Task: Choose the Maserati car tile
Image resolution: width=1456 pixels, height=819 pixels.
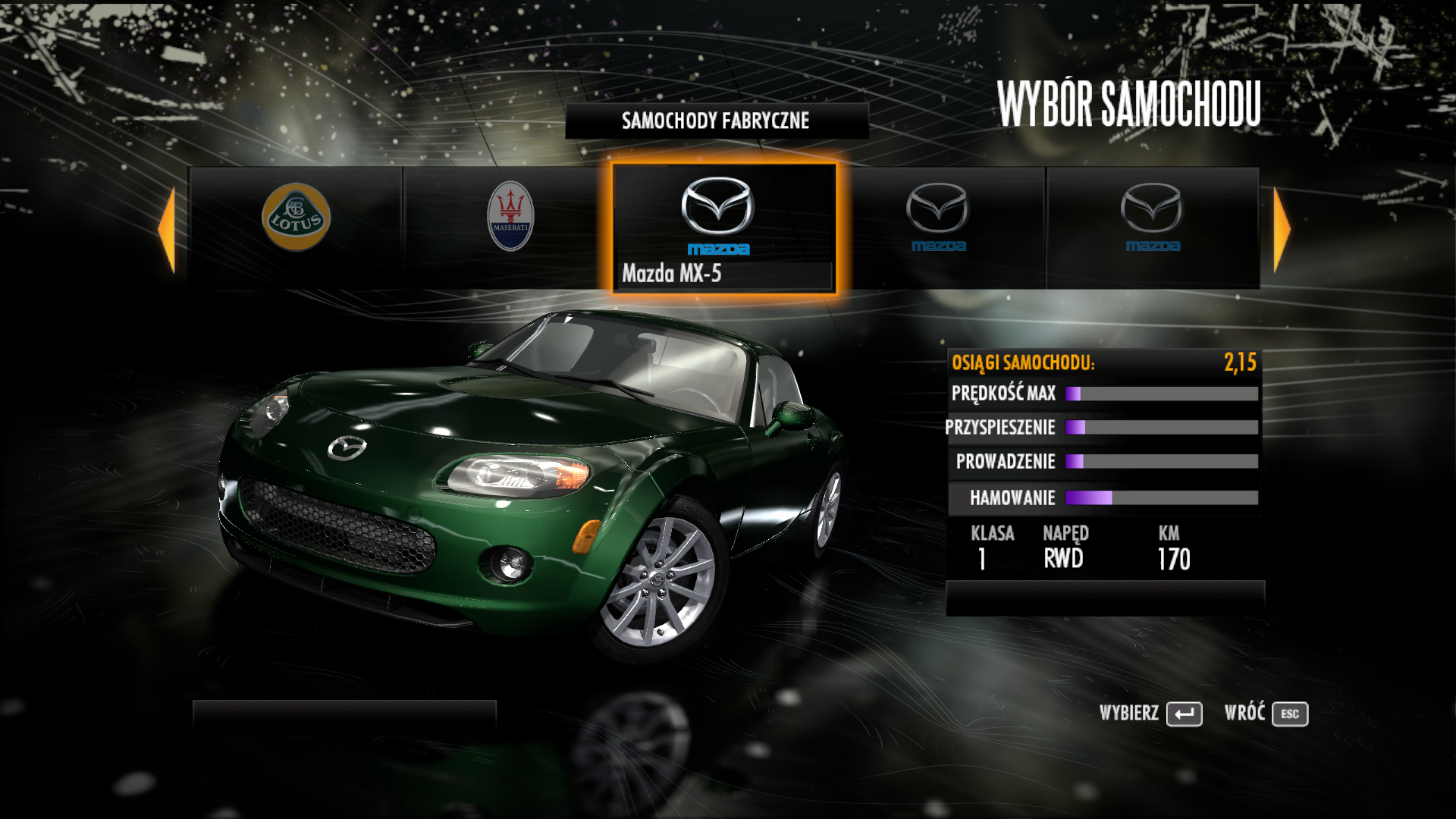Action: (x=510, y=226)
